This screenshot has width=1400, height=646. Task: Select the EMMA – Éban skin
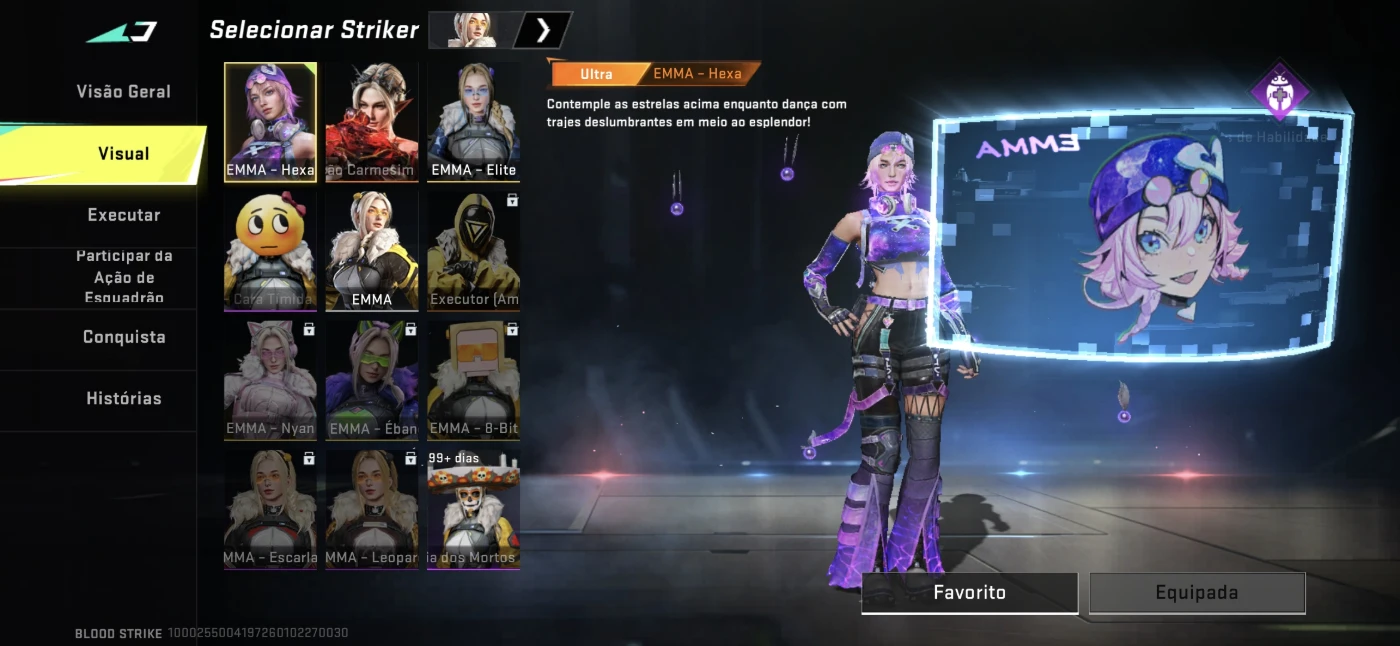[372, 380]
